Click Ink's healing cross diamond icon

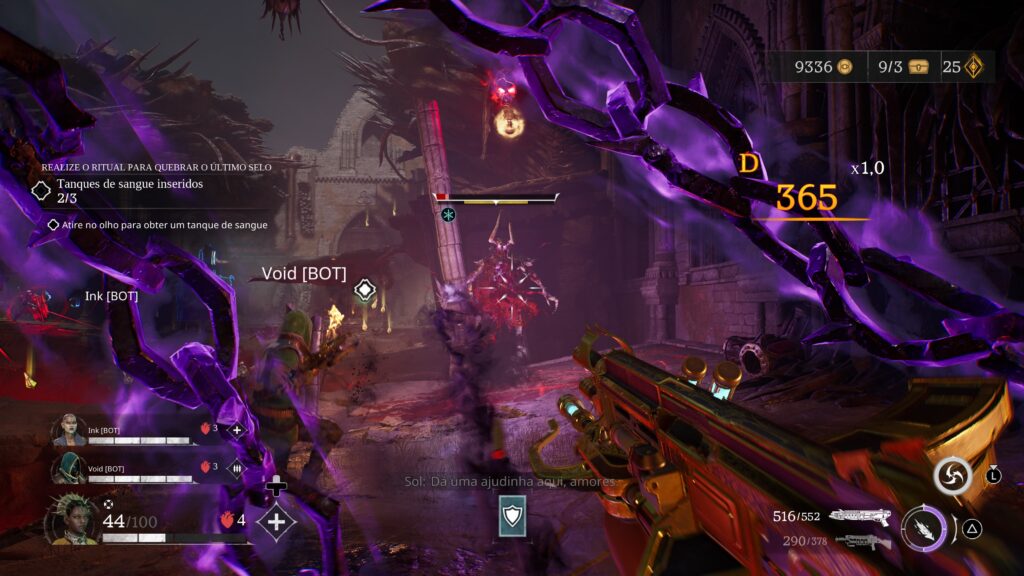pos(237,430)
